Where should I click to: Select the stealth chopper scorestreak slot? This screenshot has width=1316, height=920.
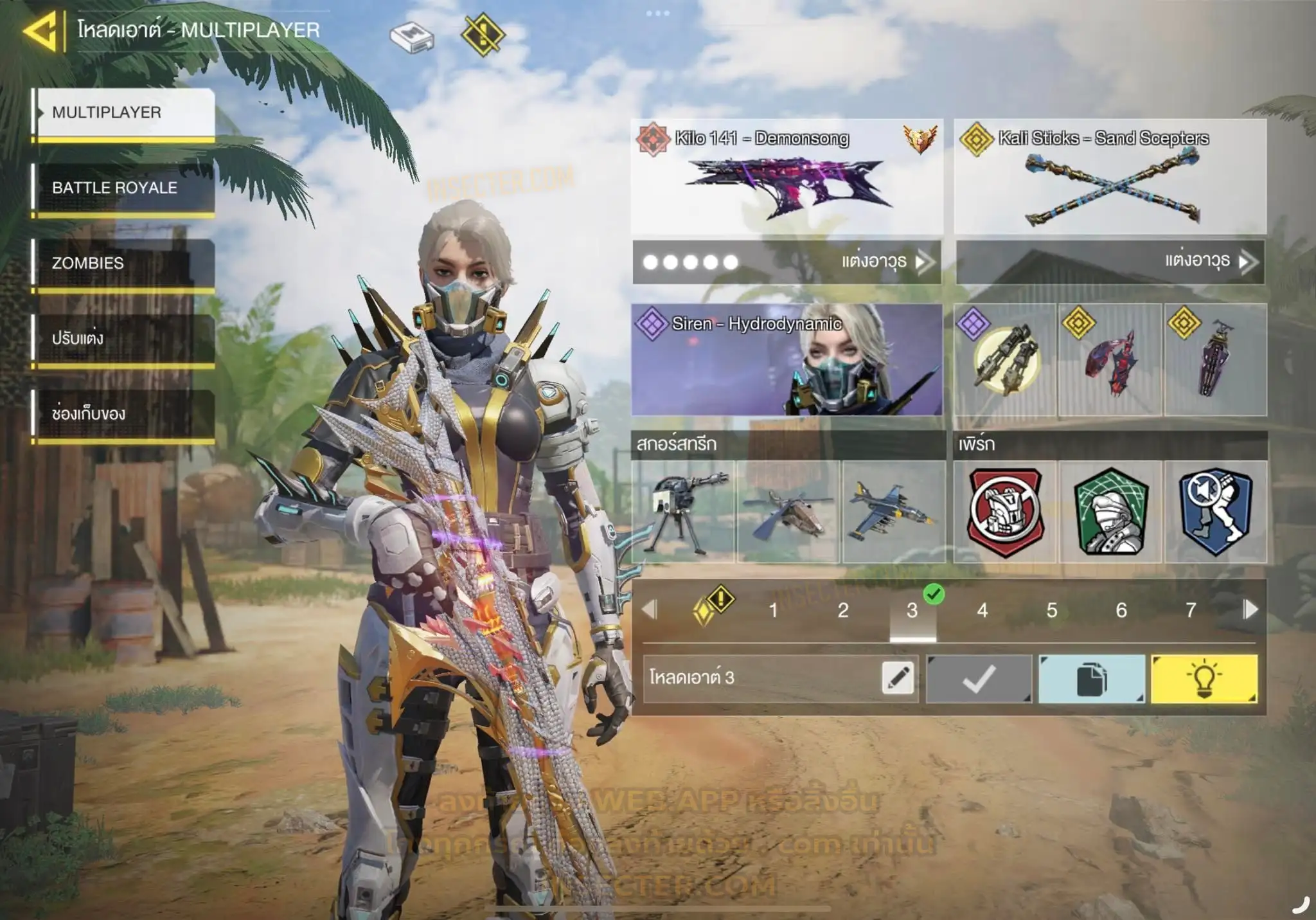[x=788, y=512]
